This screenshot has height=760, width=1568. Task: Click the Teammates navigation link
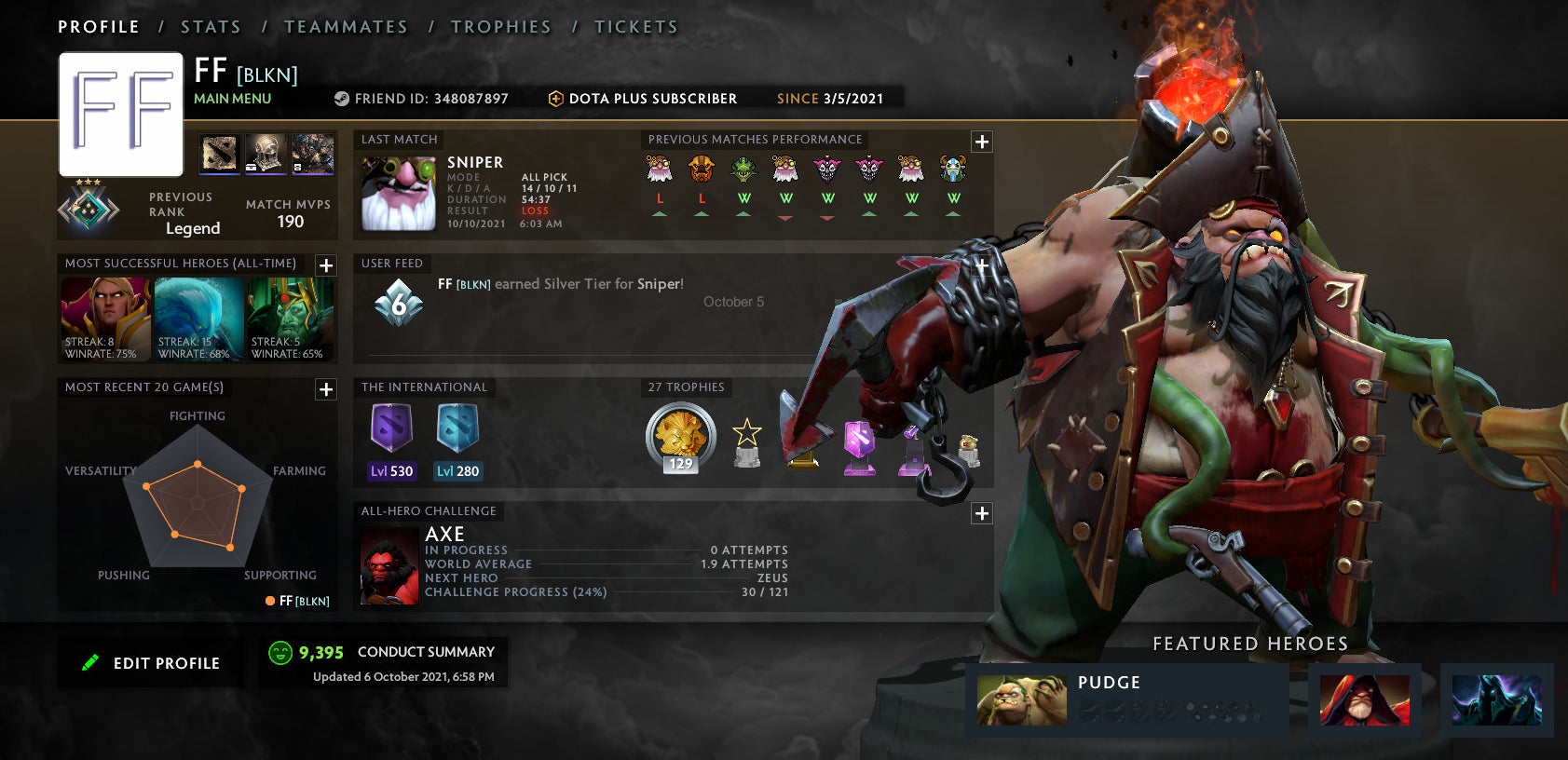[x=346, y=26]
